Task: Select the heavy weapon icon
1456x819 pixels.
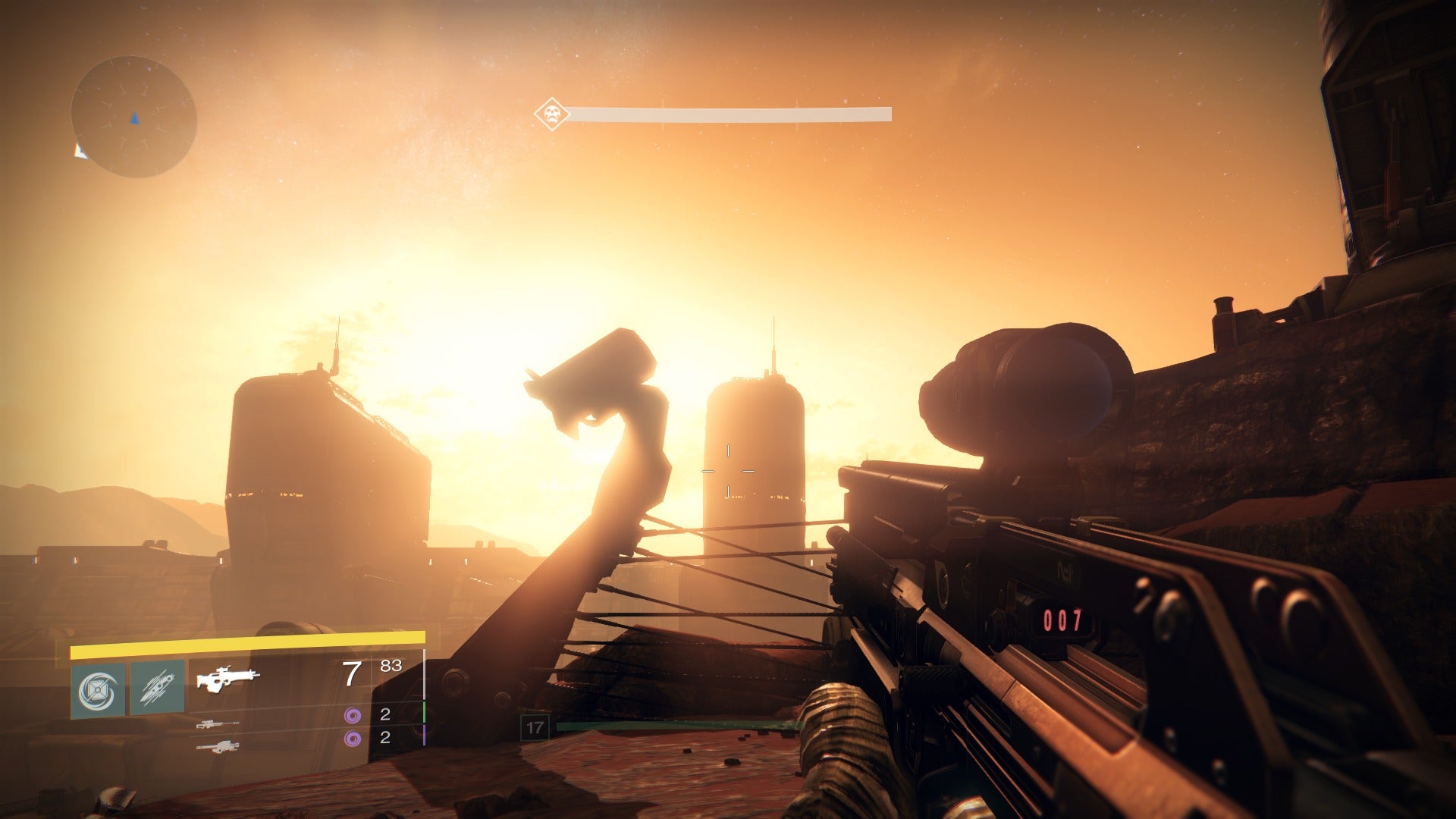Action: point(218,748)
